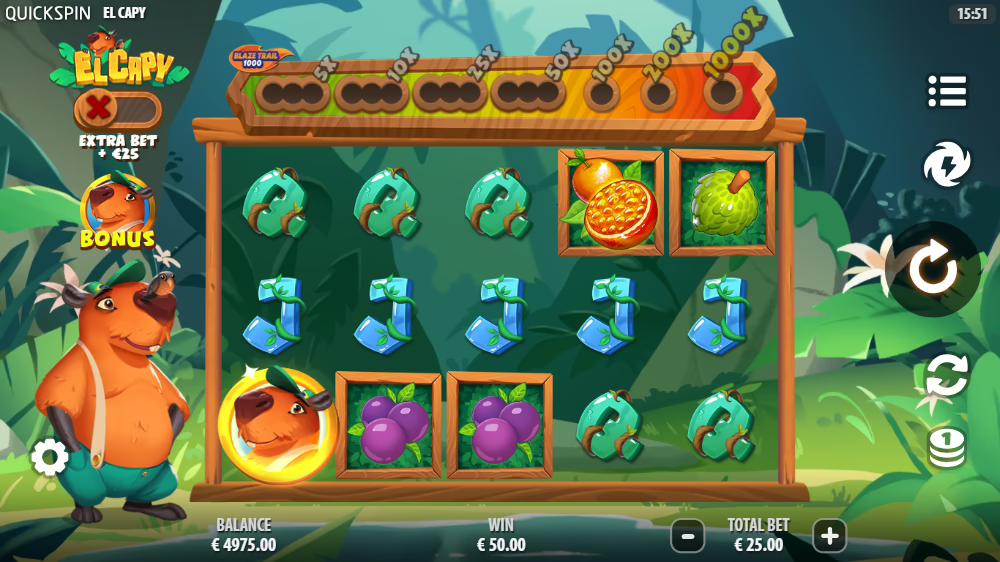Activate the turbo lightning spin mode
This screenshot has height=562, width=1000.
click(x=946, y=164)
